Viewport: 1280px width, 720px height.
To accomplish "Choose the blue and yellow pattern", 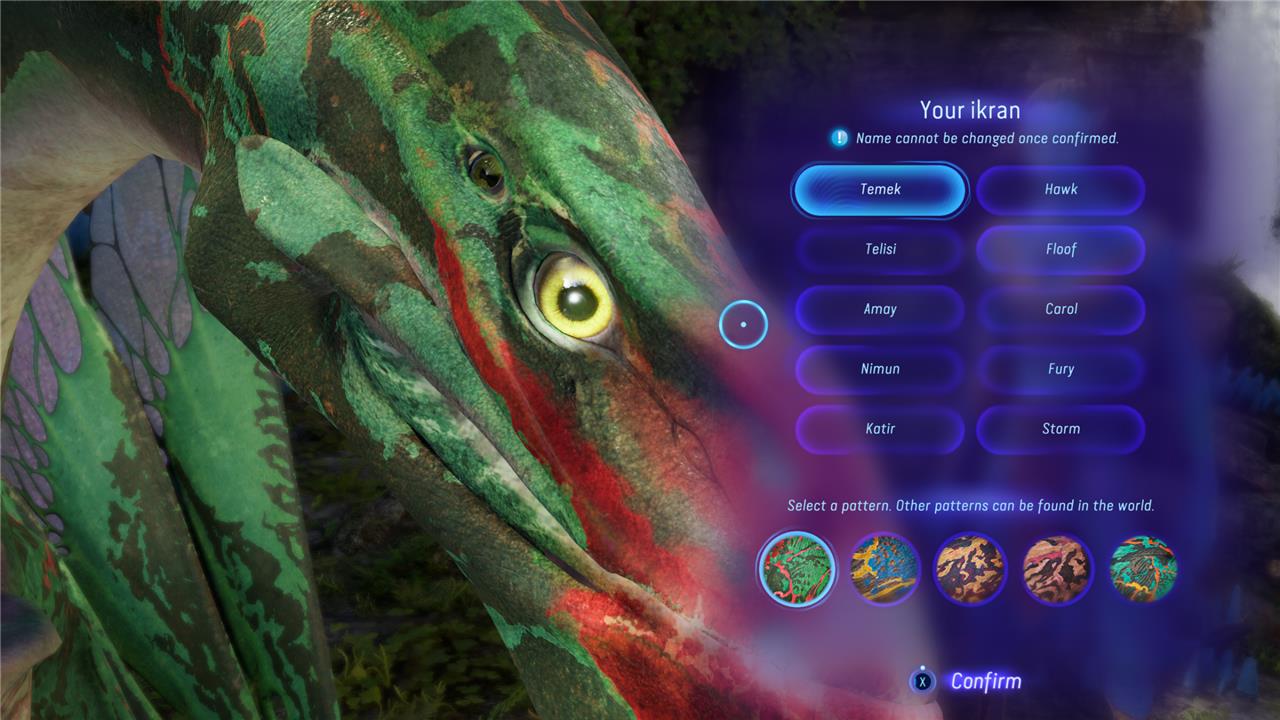I will pyautogui.click(x=884, y=569).
